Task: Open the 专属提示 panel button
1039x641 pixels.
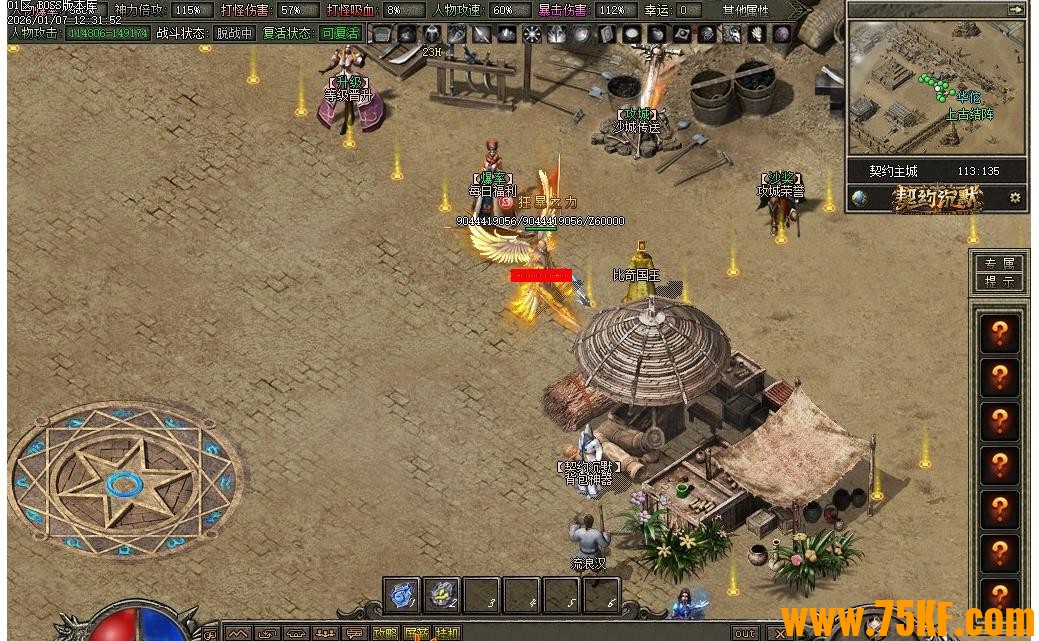Action: tap(998, 273)
